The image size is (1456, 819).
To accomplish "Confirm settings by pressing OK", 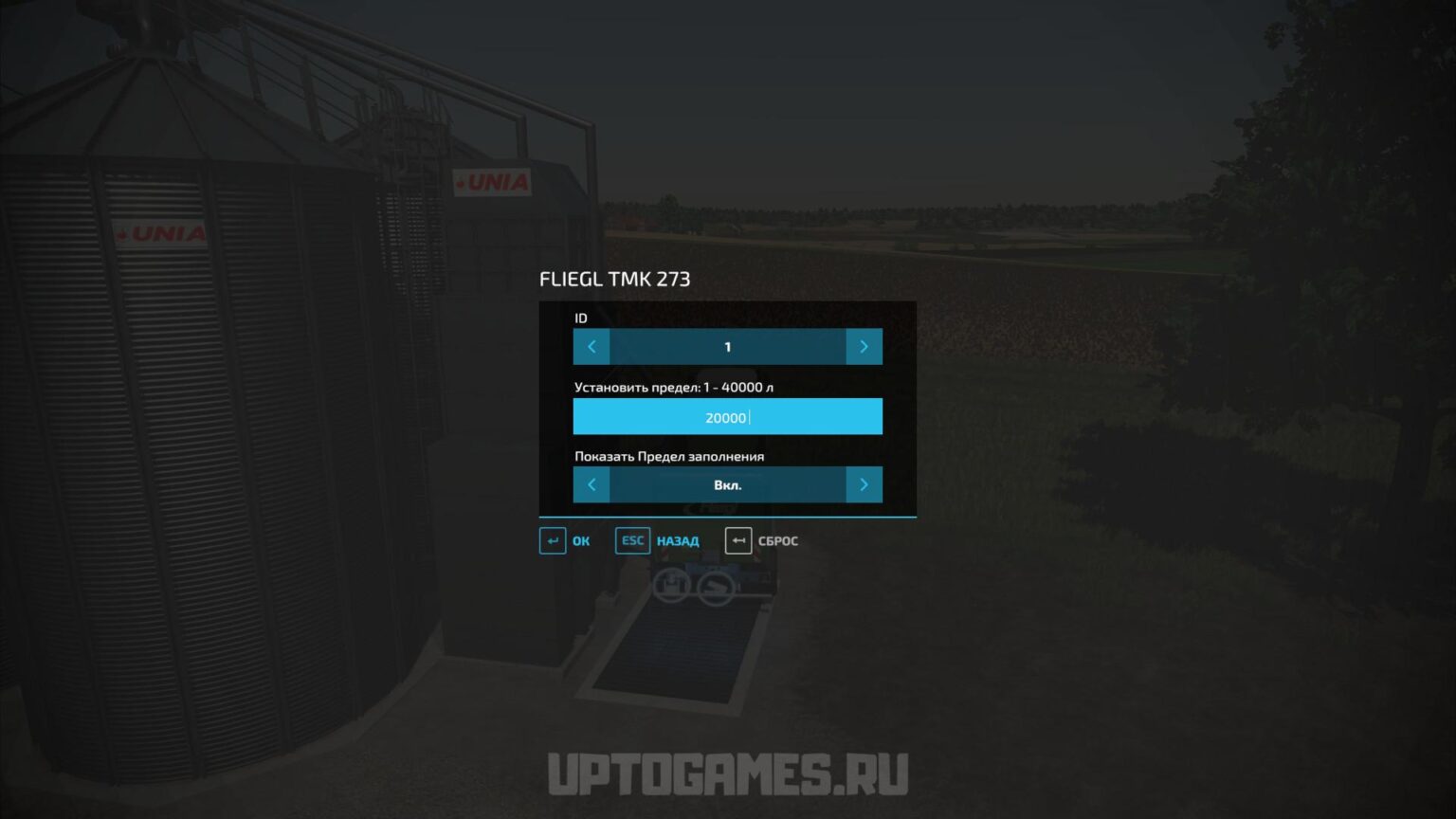I will click(580, 540).
